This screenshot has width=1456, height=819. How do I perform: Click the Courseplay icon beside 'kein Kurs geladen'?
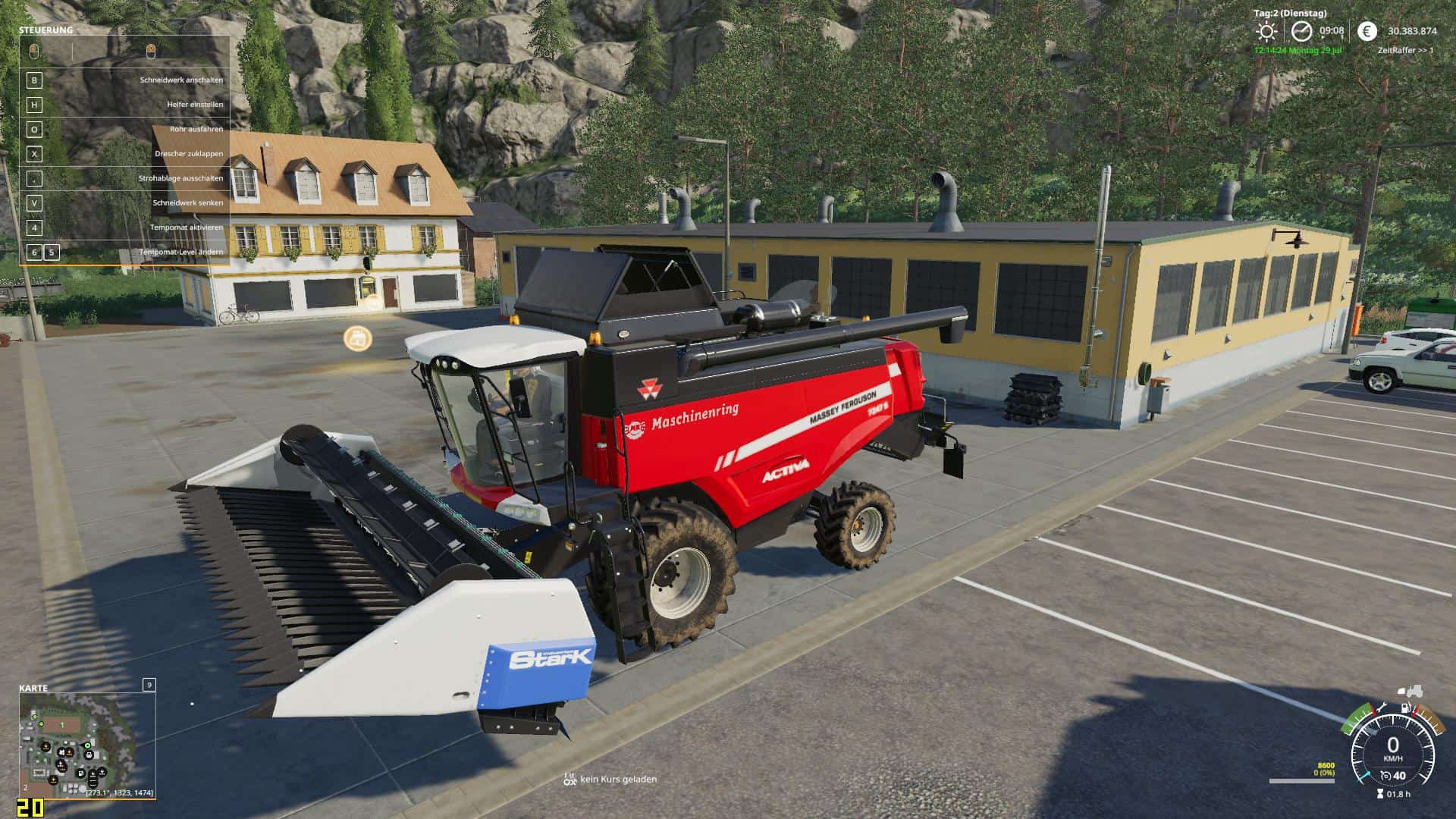click(x=570, y=779)
